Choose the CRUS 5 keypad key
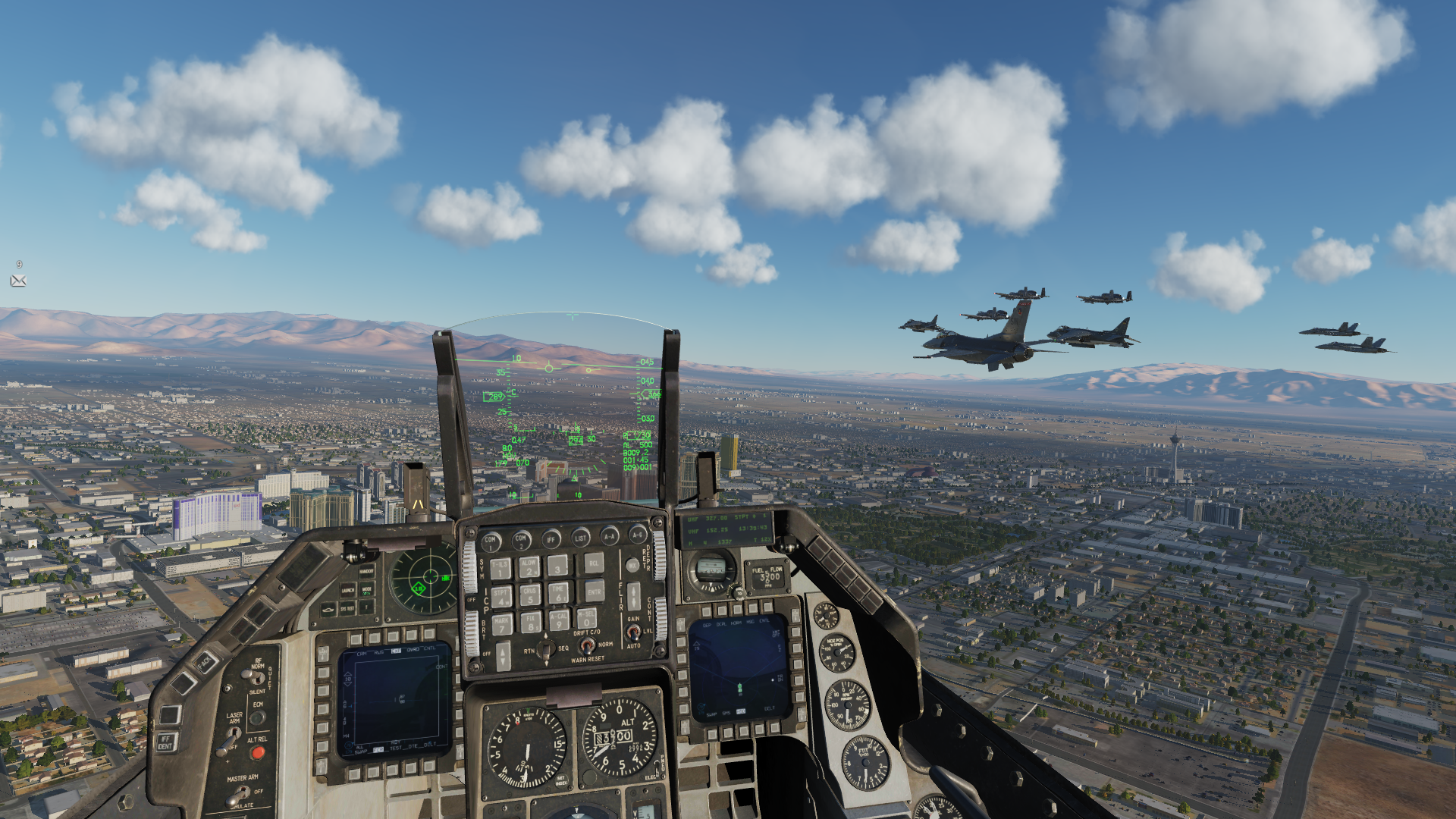This screenshot has height=819, width=1456. 530,595
